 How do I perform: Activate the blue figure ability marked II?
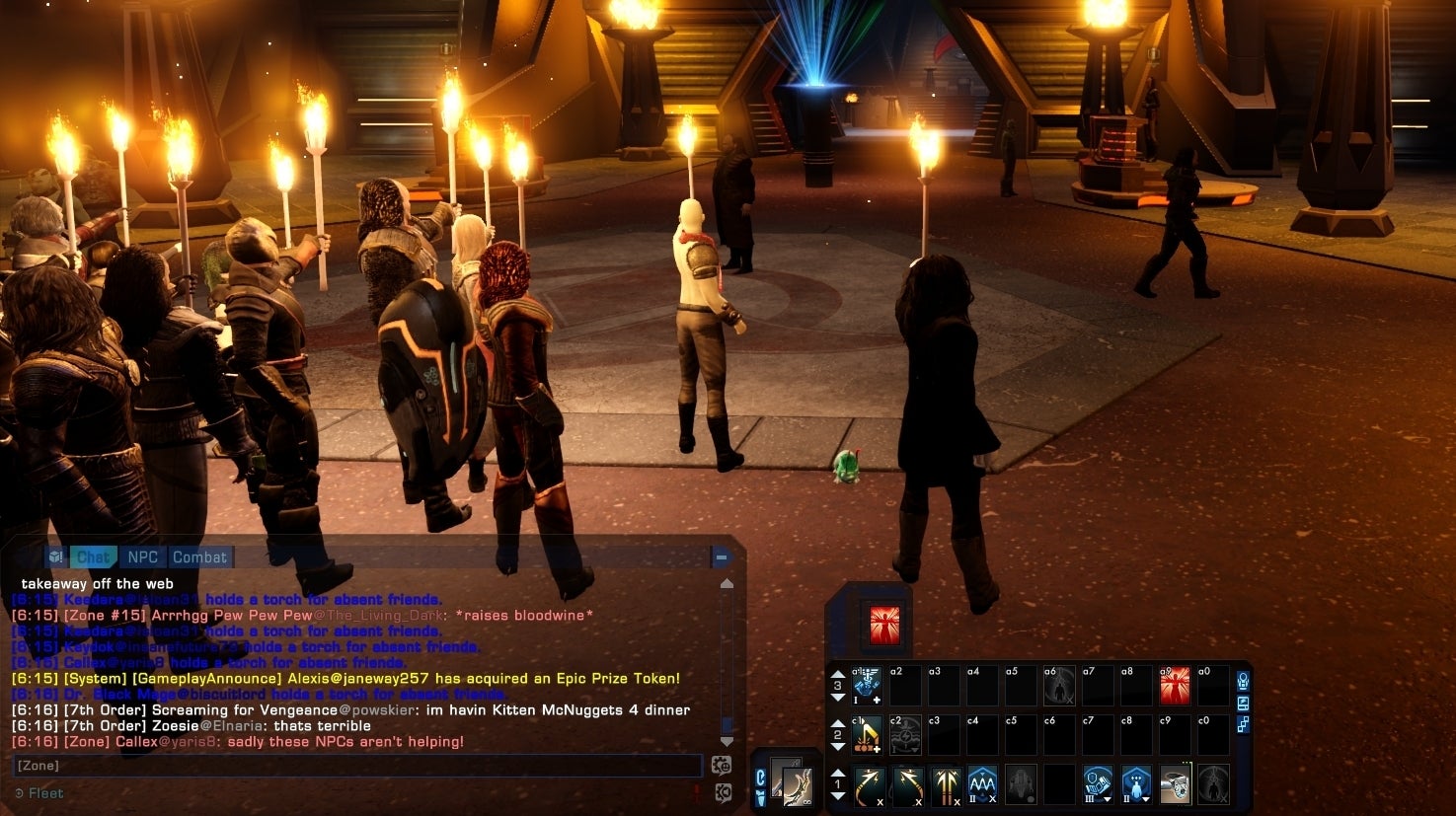[1136, 785]
